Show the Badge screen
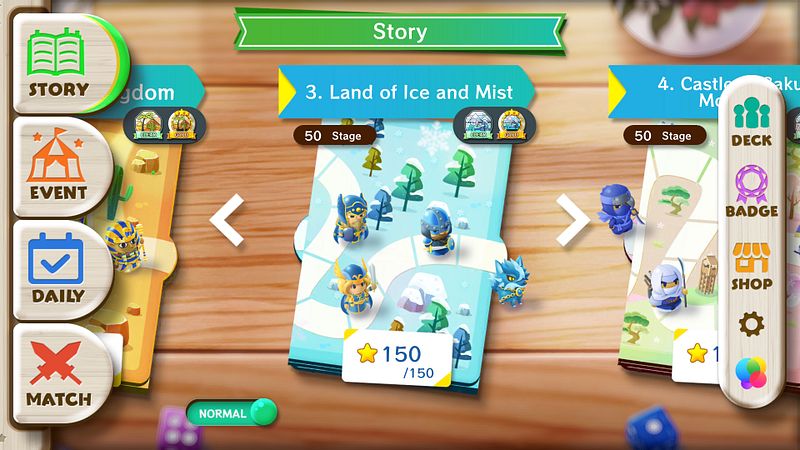The image size is (800, 450). [x=751, y=192]
